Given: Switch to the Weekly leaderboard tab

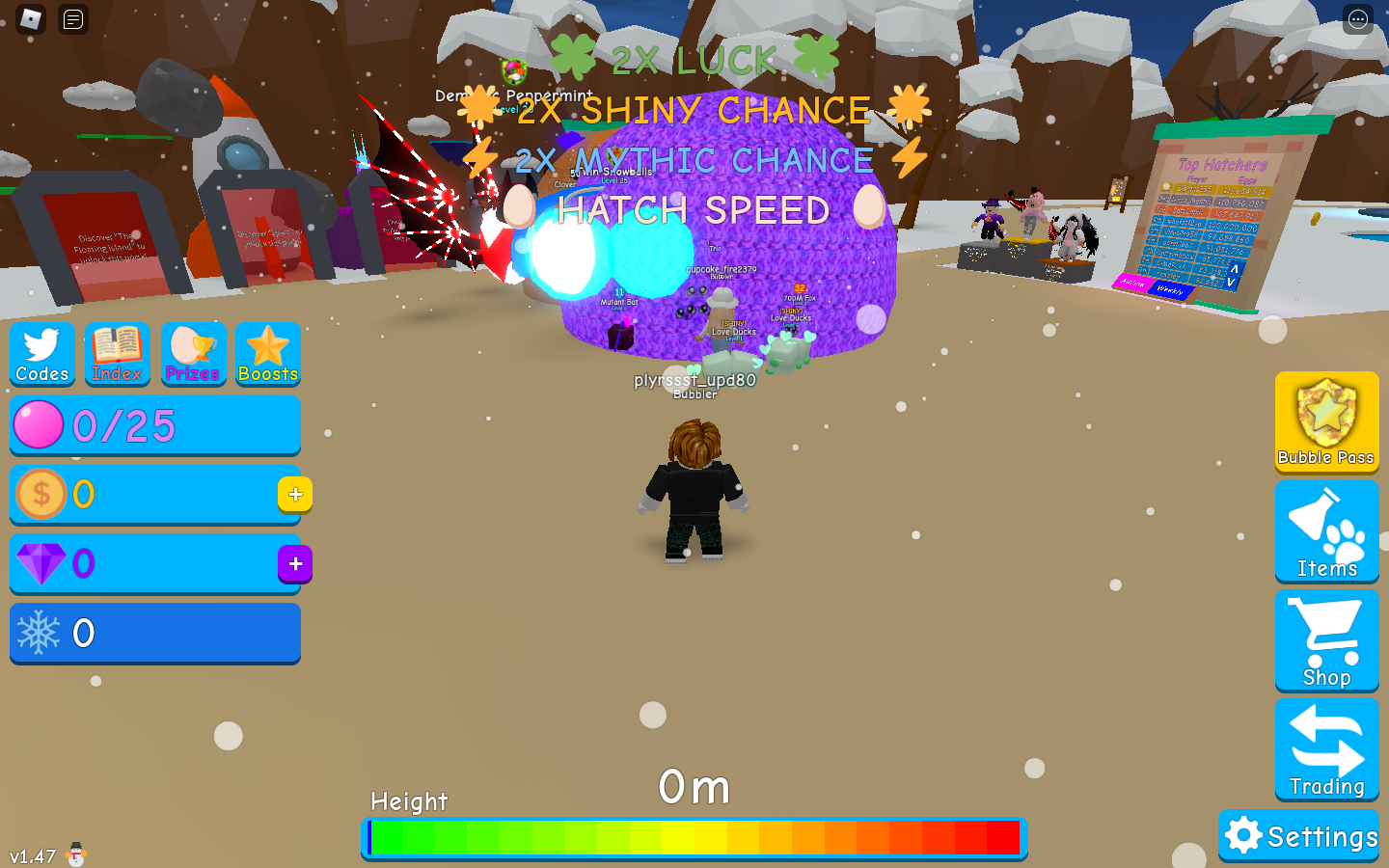Looking at the screenshot, I should [x=1172, y=286].
